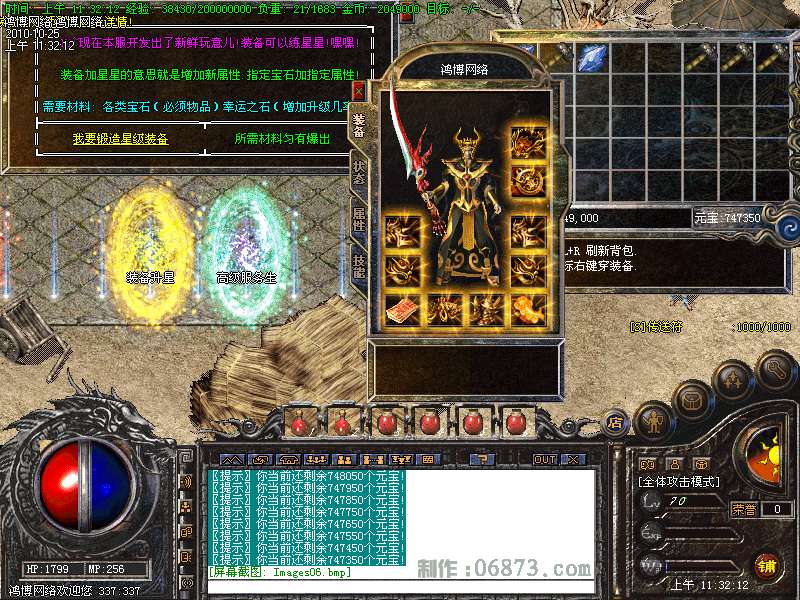Switch to the 技能 tab
Image resolution: width=800 pixels, height=600 pixels.
click(x=358, y=266)
